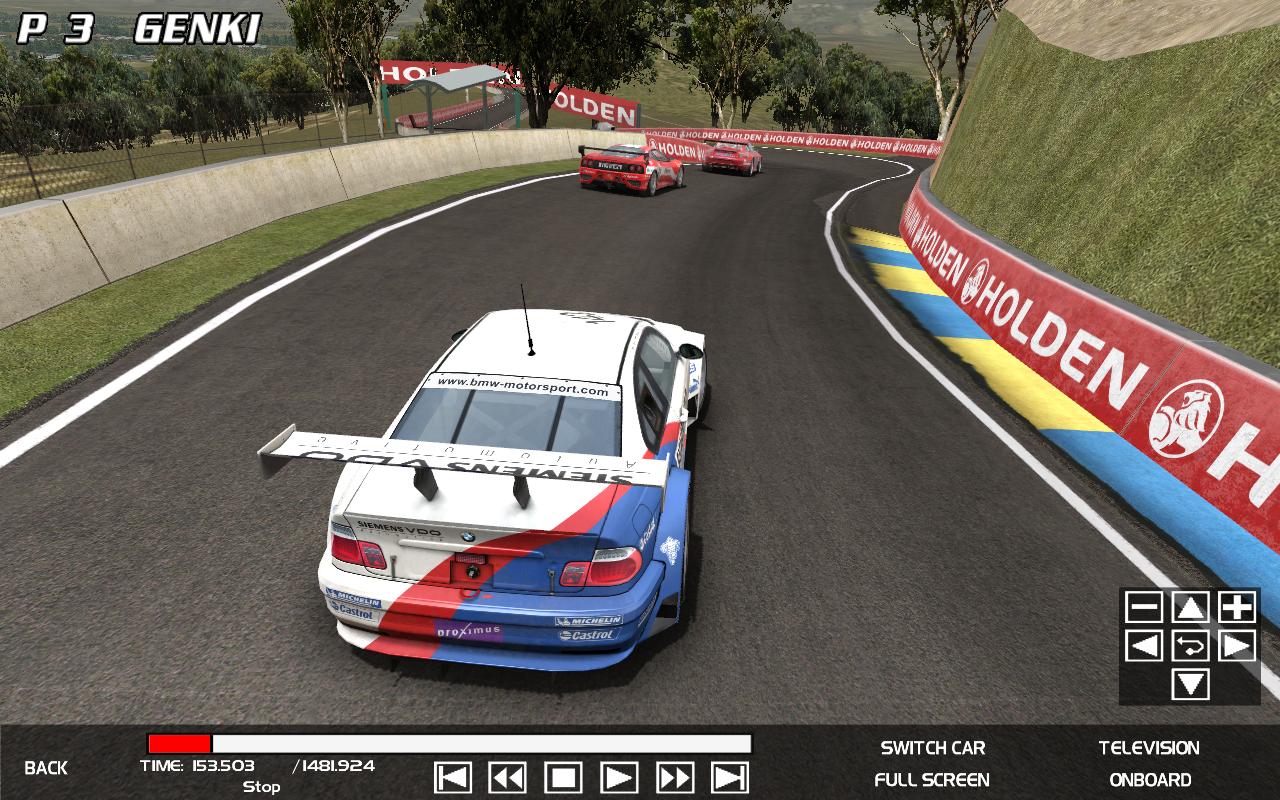Screen dimensions: 1280x800
Task: Click the replay progress bar
Action: pos(449,744)
